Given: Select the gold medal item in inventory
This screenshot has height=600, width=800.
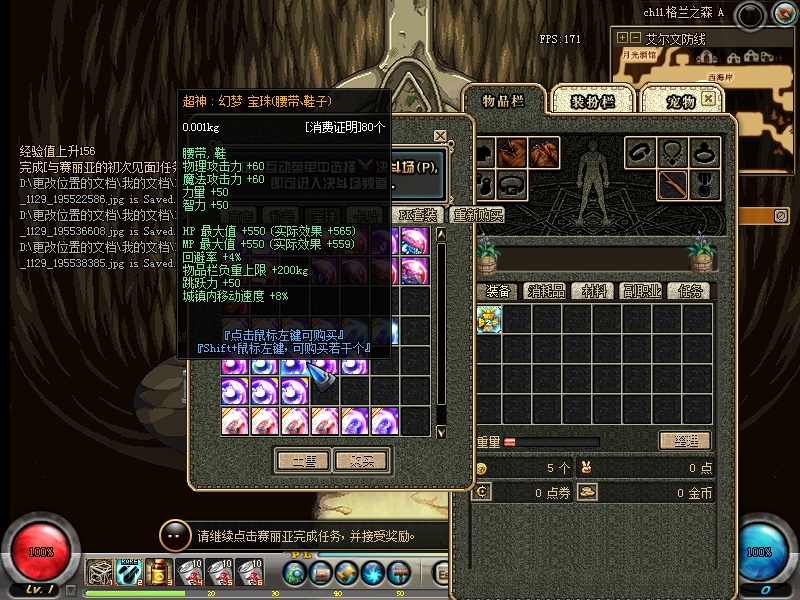Looking at the screenshot, I should (x=489, y=319).
